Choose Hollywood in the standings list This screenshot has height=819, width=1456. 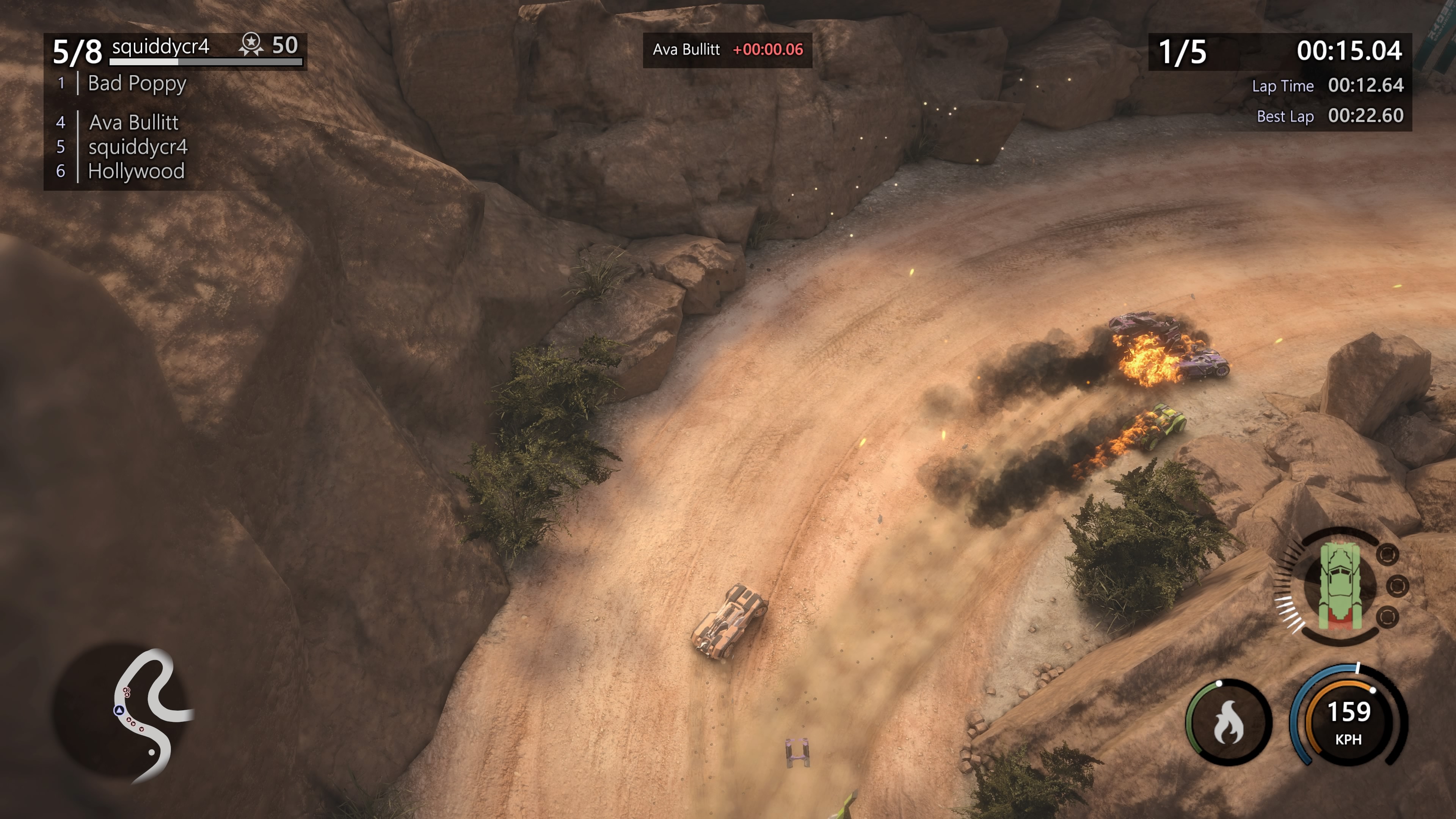point(136,171)
